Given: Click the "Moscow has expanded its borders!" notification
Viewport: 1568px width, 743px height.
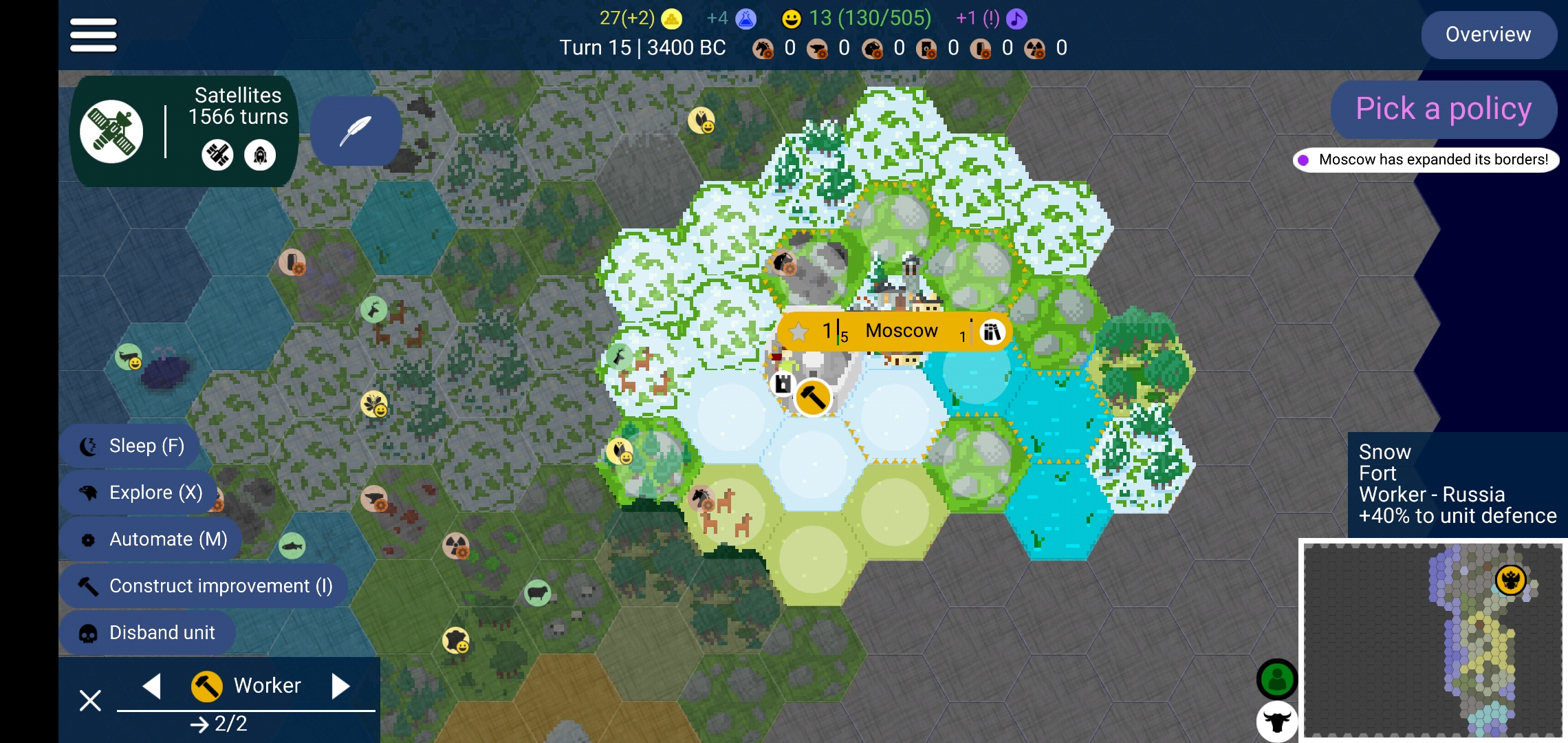Looking at the screenshot, I should coord(1429,159).
